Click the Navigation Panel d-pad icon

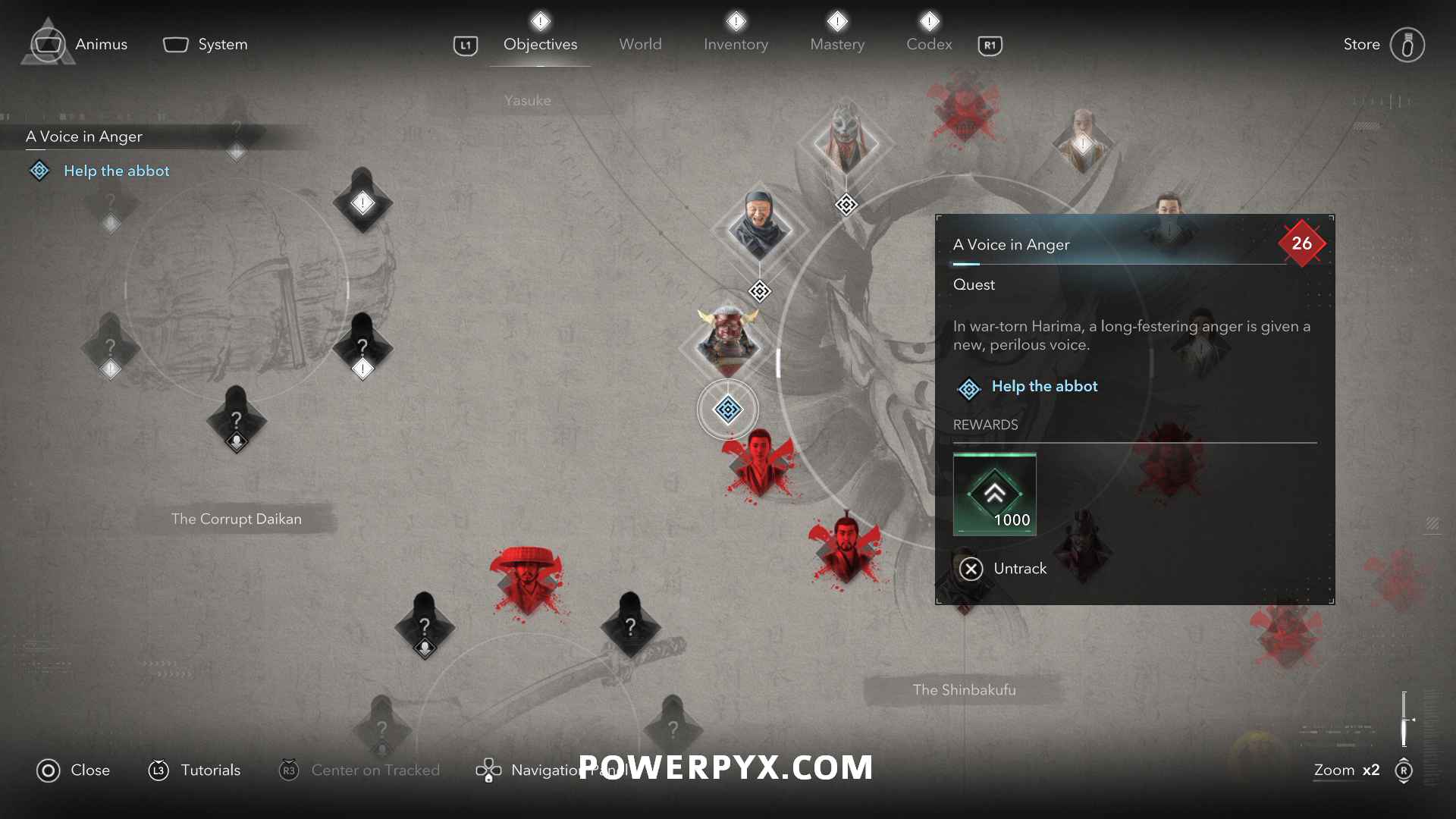pyautogui.click(x=489, y=770)
